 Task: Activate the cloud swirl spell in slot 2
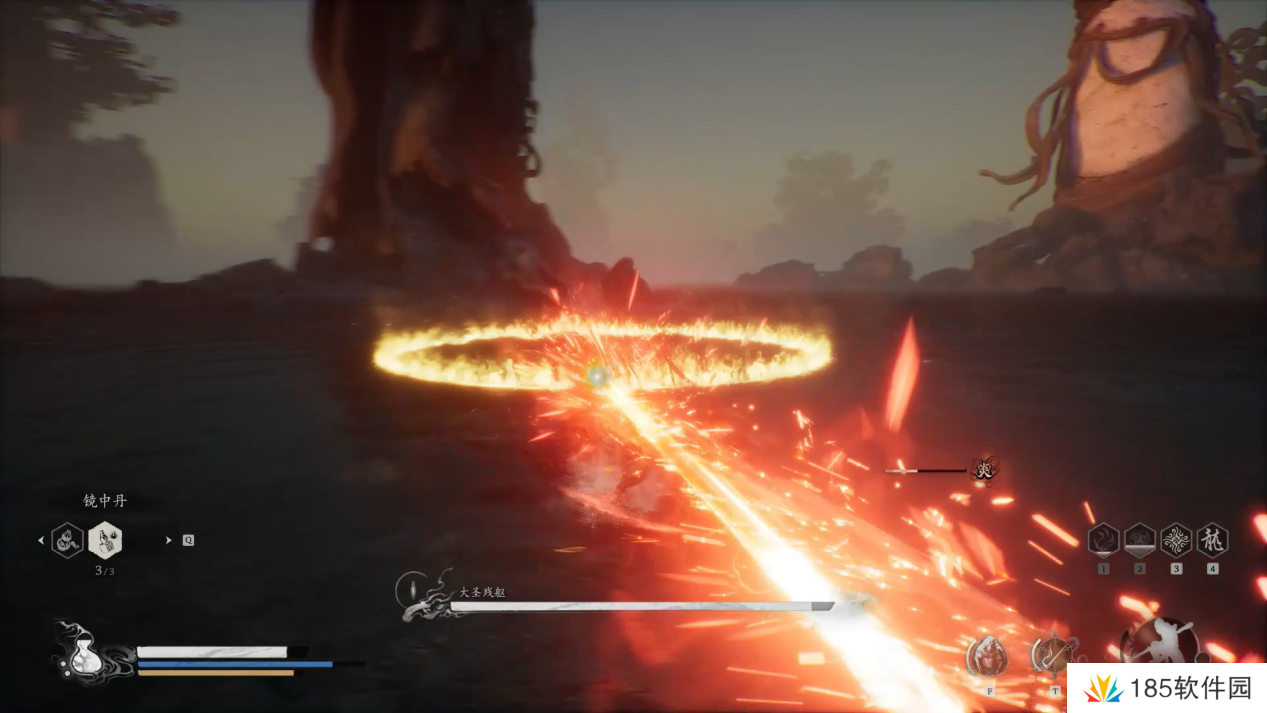[1140, 540]
